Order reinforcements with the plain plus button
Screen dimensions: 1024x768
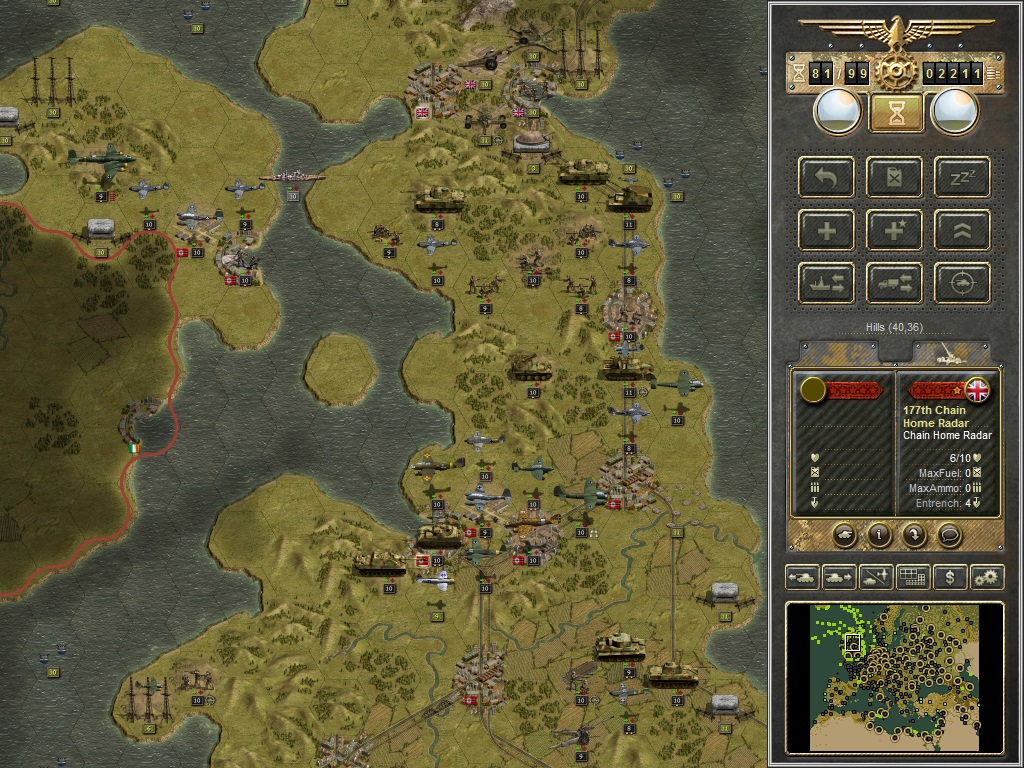click(x=827, y=231)
